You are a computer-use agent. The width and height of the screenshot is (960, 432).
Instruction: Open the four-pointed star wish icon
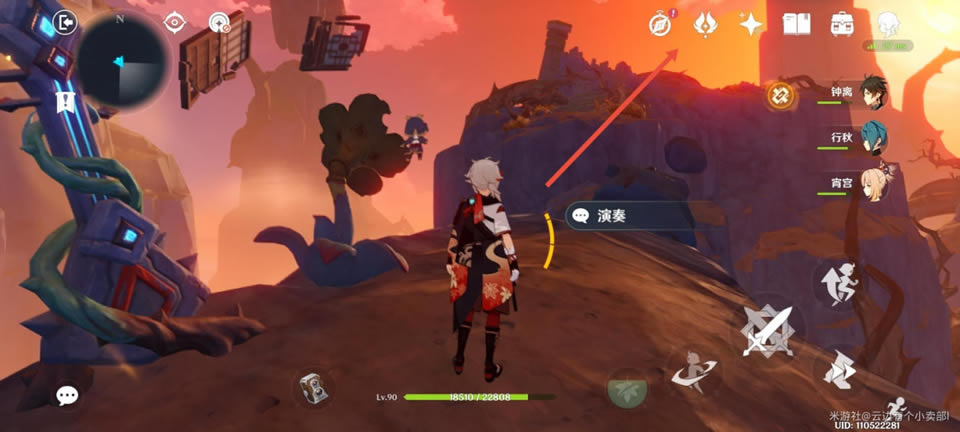(751, 24)
